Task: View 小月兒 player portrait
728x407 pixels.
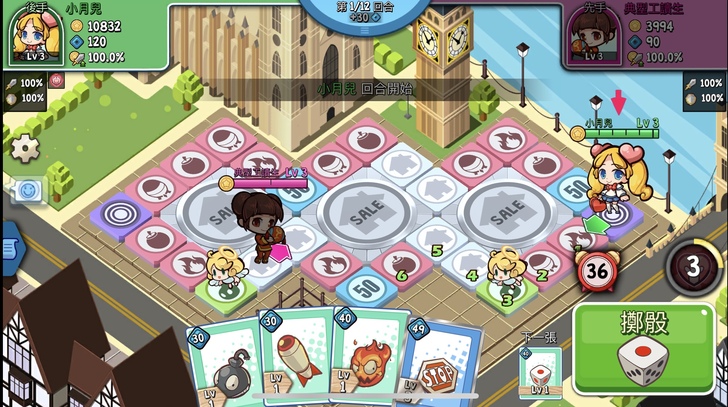Action: (x=33, y=35)
